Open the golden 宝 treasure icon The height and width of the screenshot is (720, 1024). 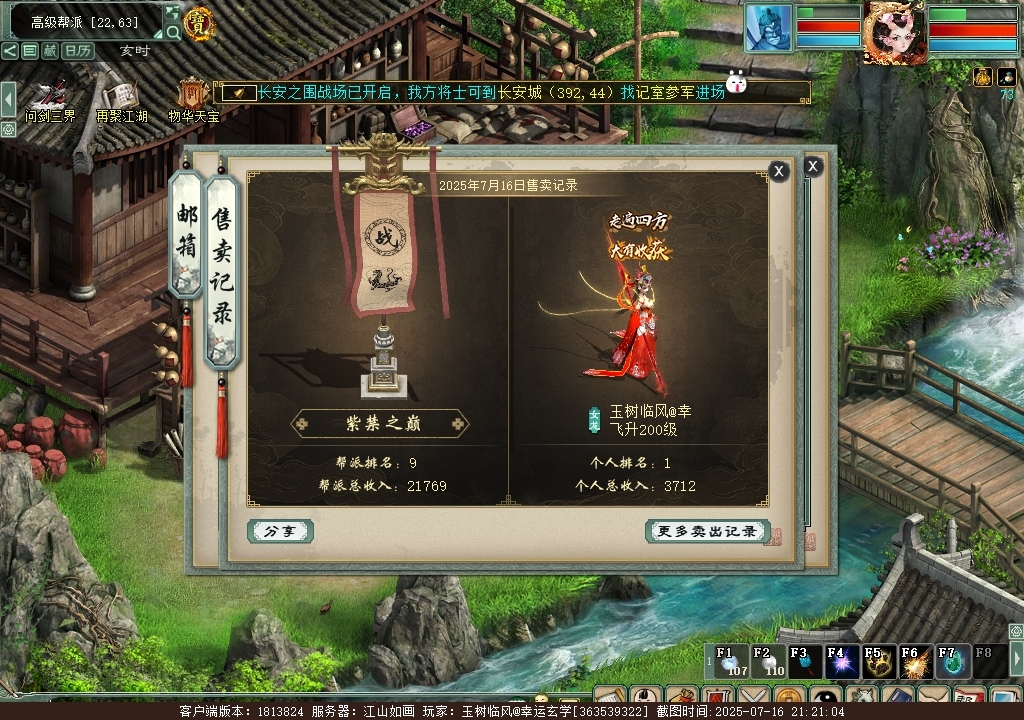pyautogui.click(x=200, y=23)
